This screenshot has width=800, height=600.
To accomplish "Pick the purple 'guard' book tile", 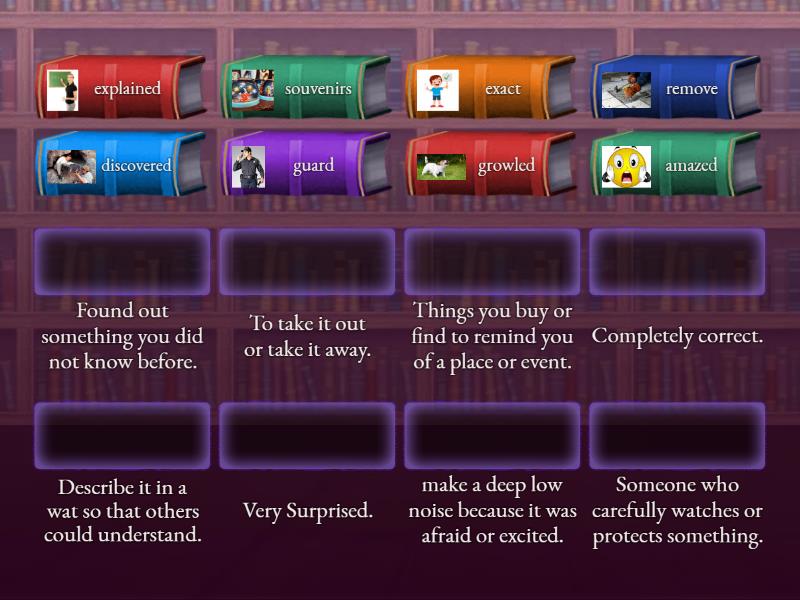I will coord(306,165).
